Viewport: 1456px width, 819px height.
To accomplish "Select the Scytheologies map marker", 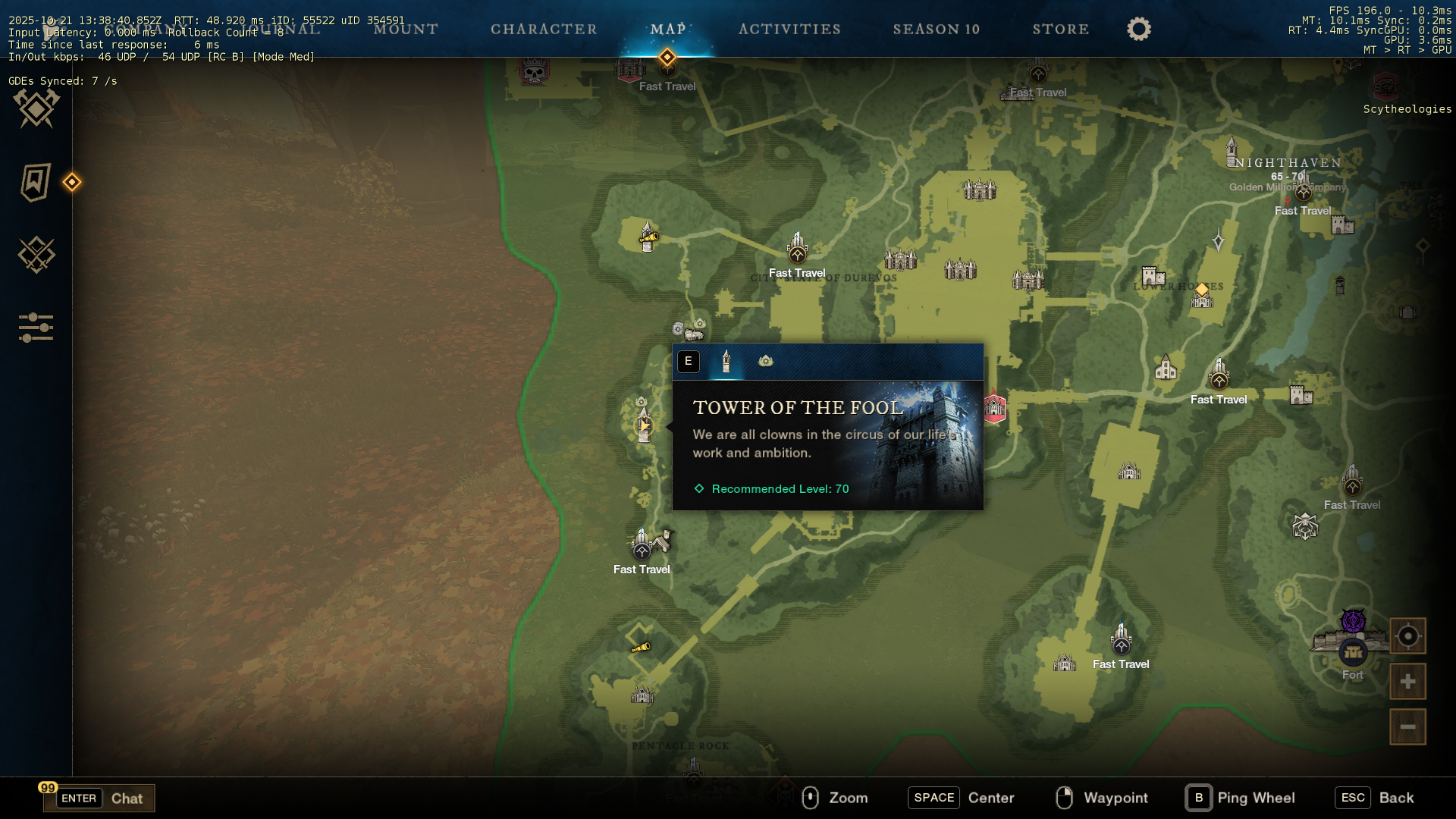I will [1386, 87].
